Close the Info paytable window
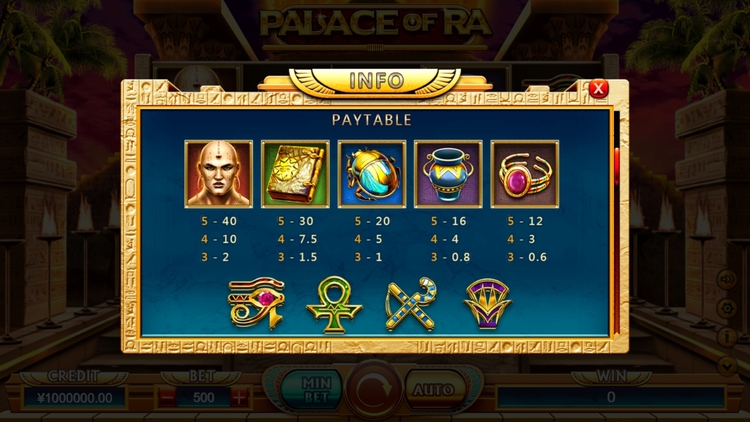 [x=598, y=89]
